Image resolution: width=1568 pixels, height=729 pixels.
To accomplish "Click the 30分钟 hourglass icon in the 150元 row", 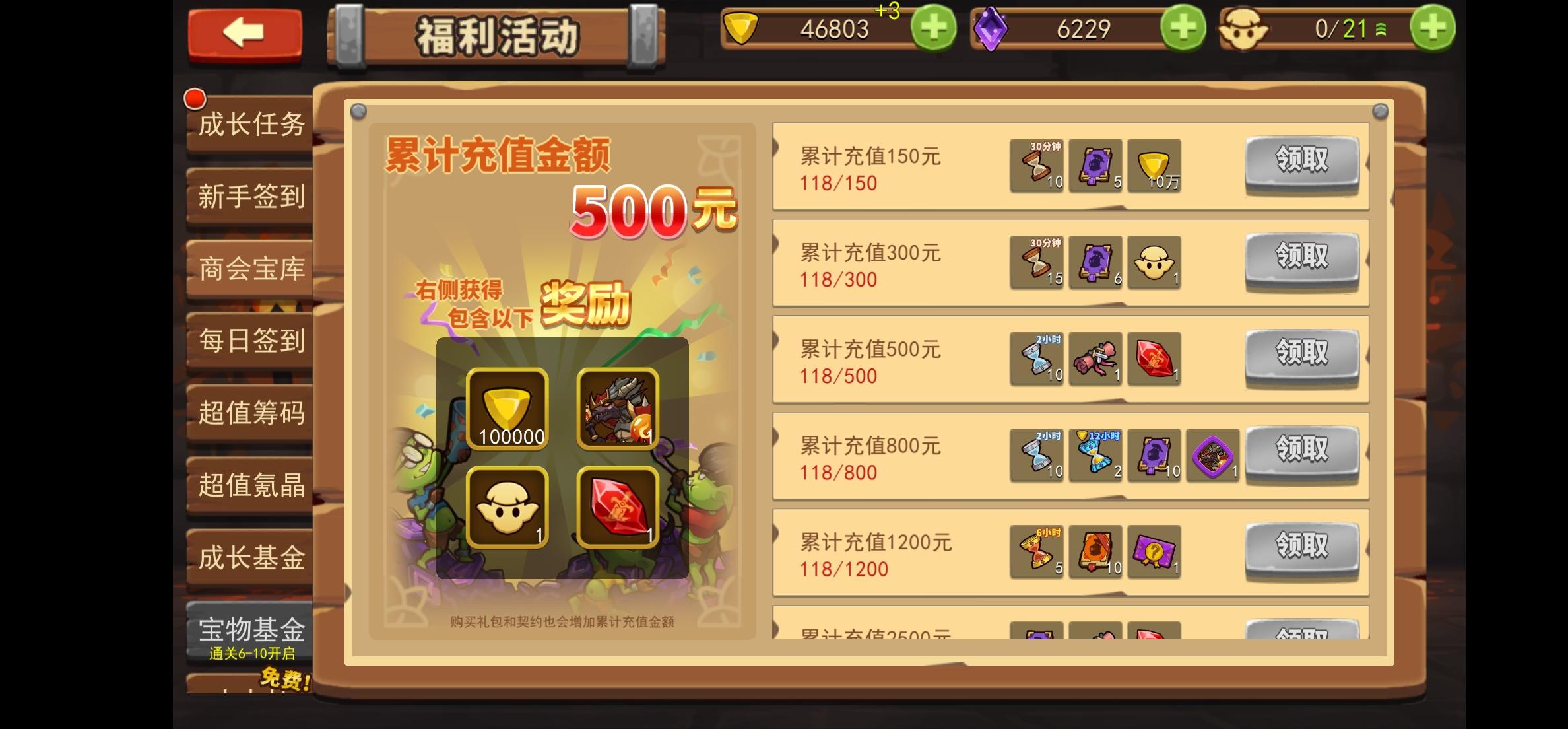I will coord(1036,165).
